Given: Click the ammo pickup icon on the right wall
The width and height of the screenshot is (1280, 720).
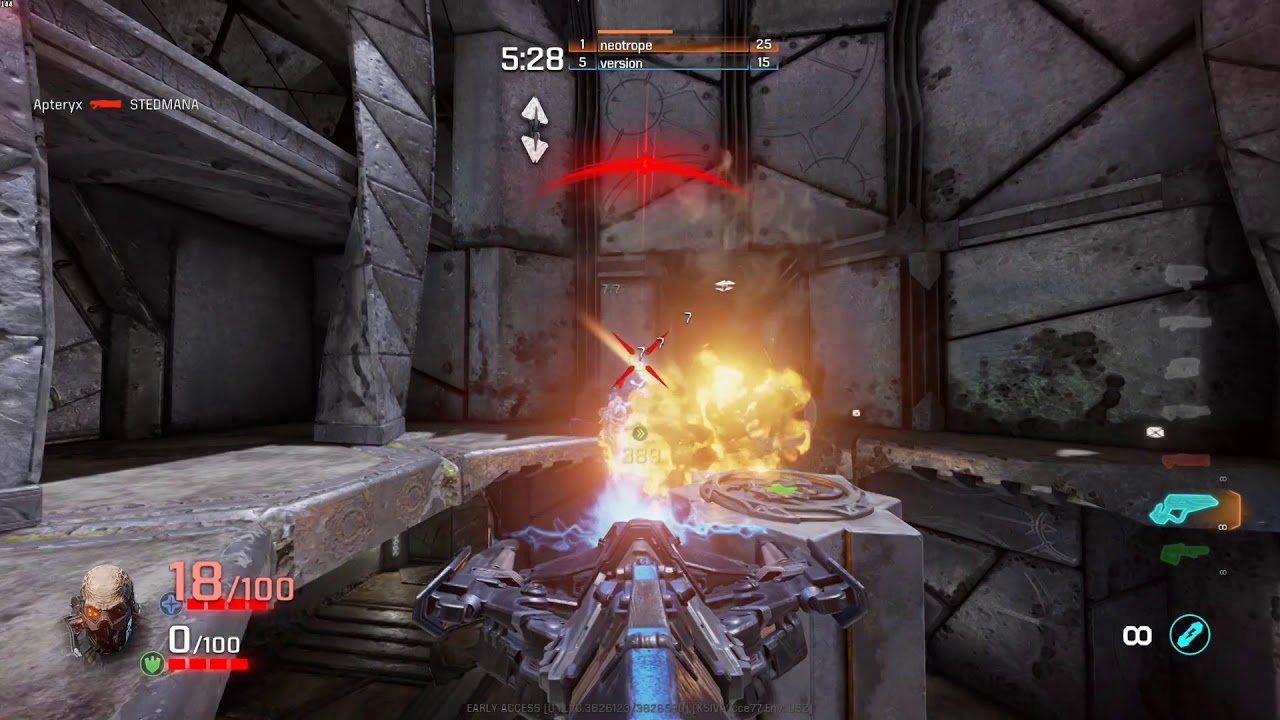Looking at the screenshot, I should [x=1153, y=432].
